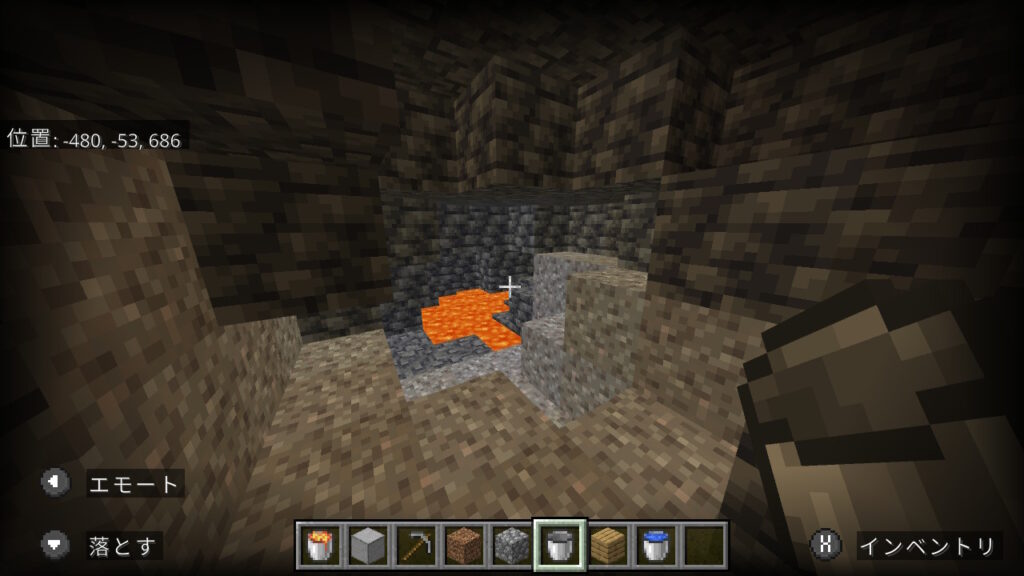Click the empty bucket hotbar slot
This screenshot has width=1024, height=576.
(x=559, y=545)
